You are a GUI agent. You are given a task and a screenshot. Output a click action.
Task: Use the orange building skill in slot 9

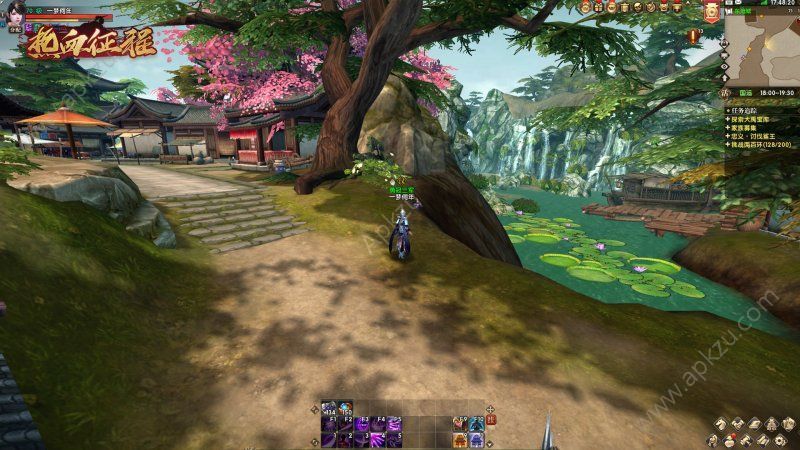click(459, 438)
